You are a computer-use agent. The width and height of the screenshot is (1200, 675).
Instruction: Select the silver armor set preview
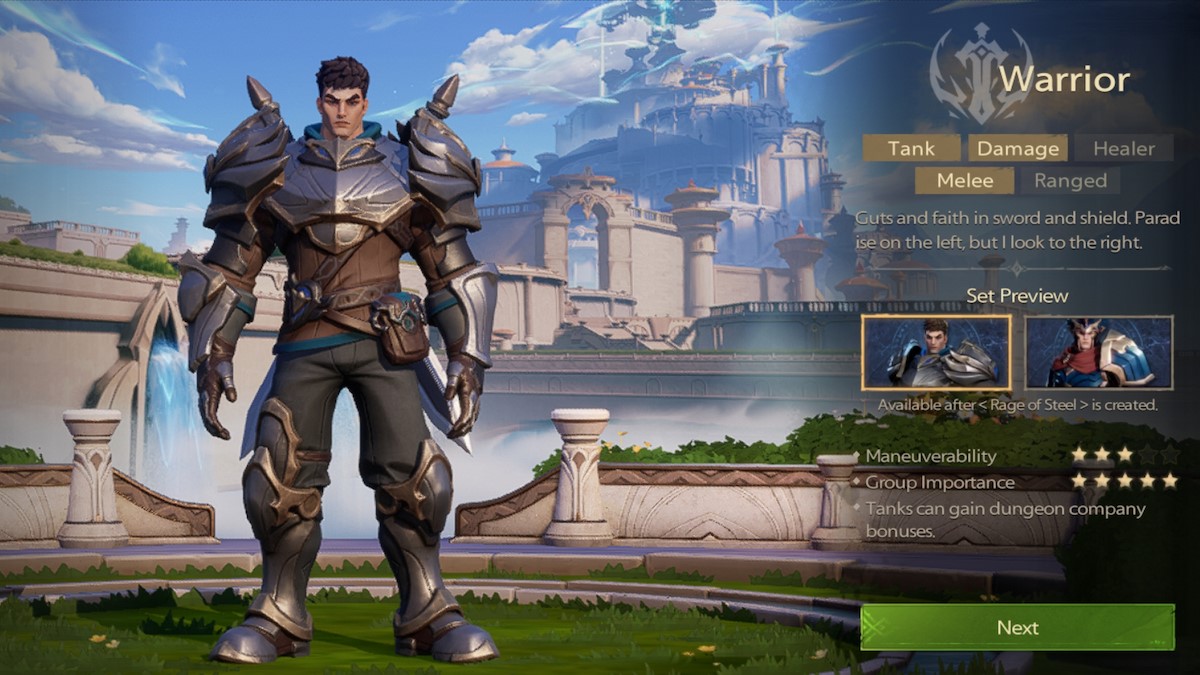pos(936,352)
